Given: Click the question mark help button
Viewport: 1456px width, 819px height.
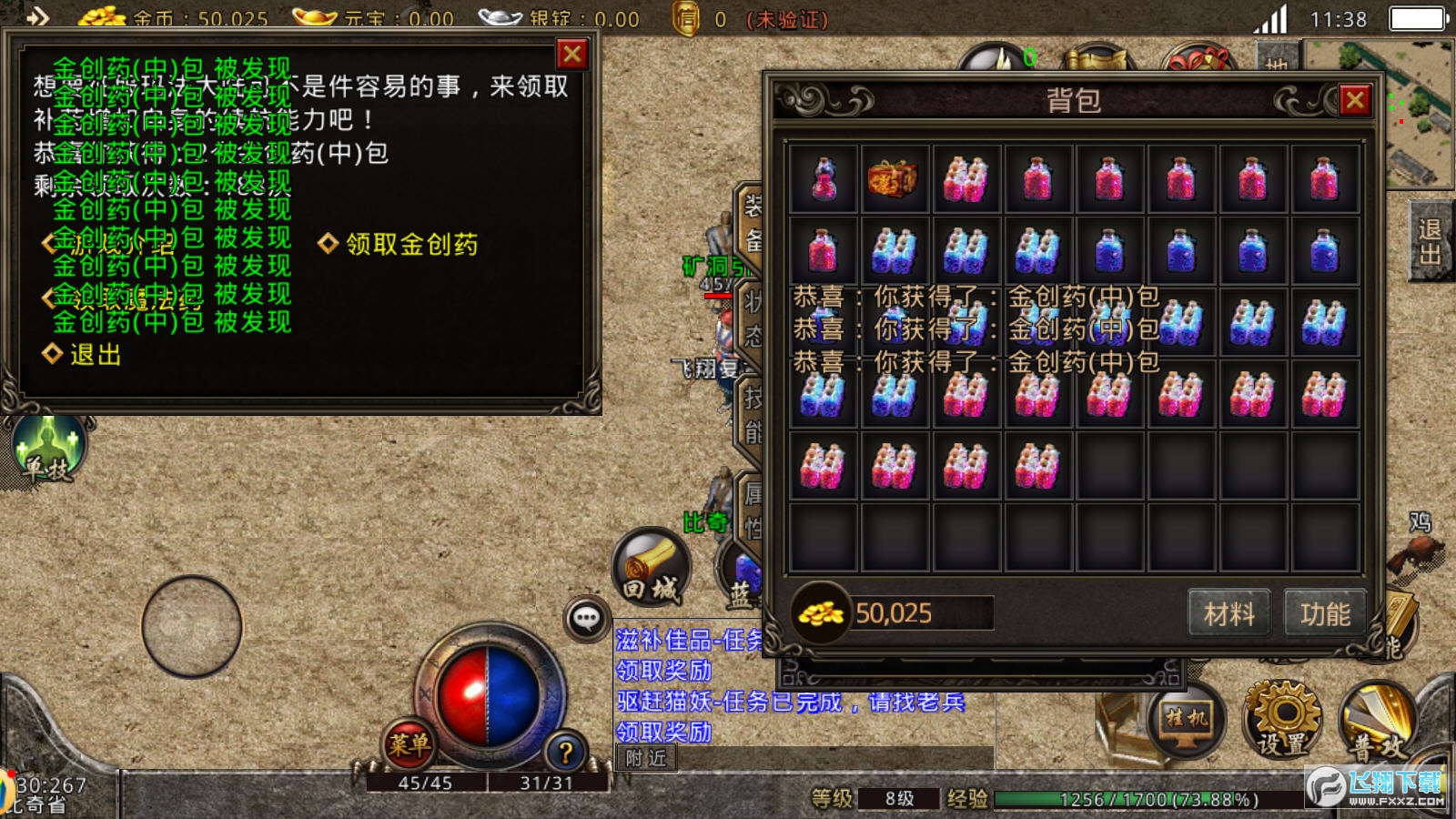Looking at the screenshot, I should click(565, 752).
